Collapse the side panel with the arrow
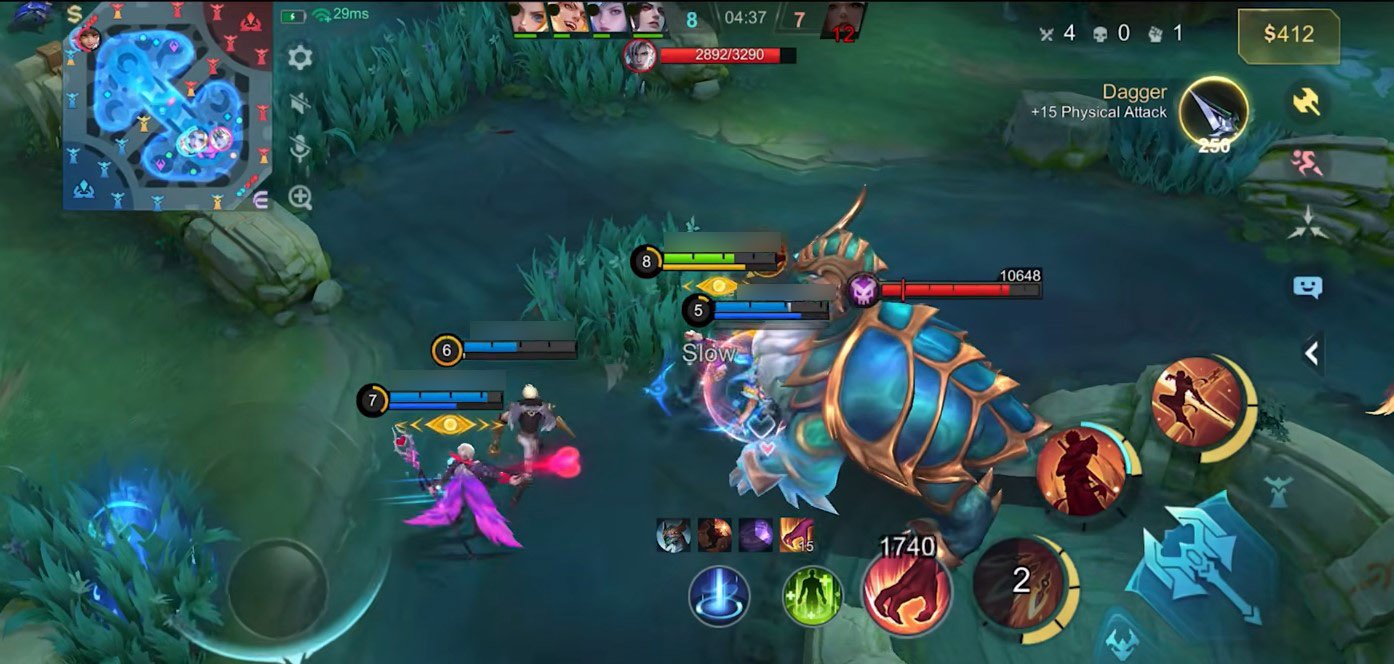The image size is (1394, 664). [x=1310, y=352]
